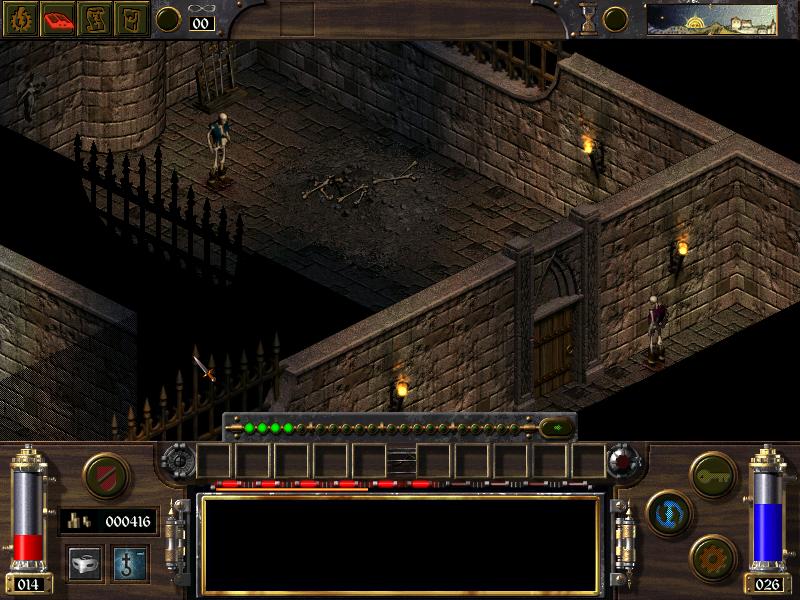Click the round brass button beside the hourglass

pos(615,19)
